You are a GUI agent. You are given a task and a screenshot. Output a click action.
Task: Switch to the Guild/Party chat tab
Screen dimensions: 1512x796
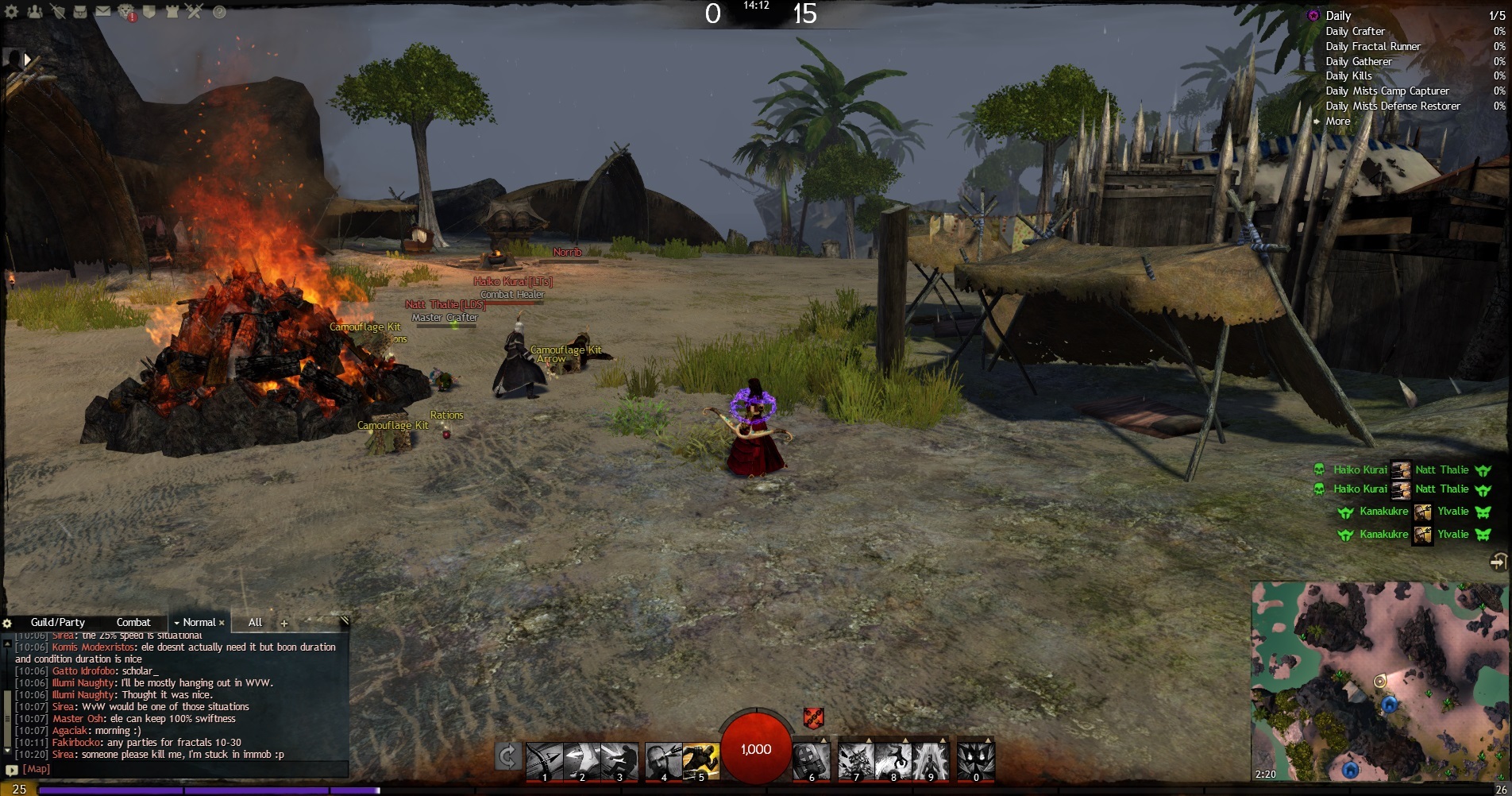tap(58, 623)
